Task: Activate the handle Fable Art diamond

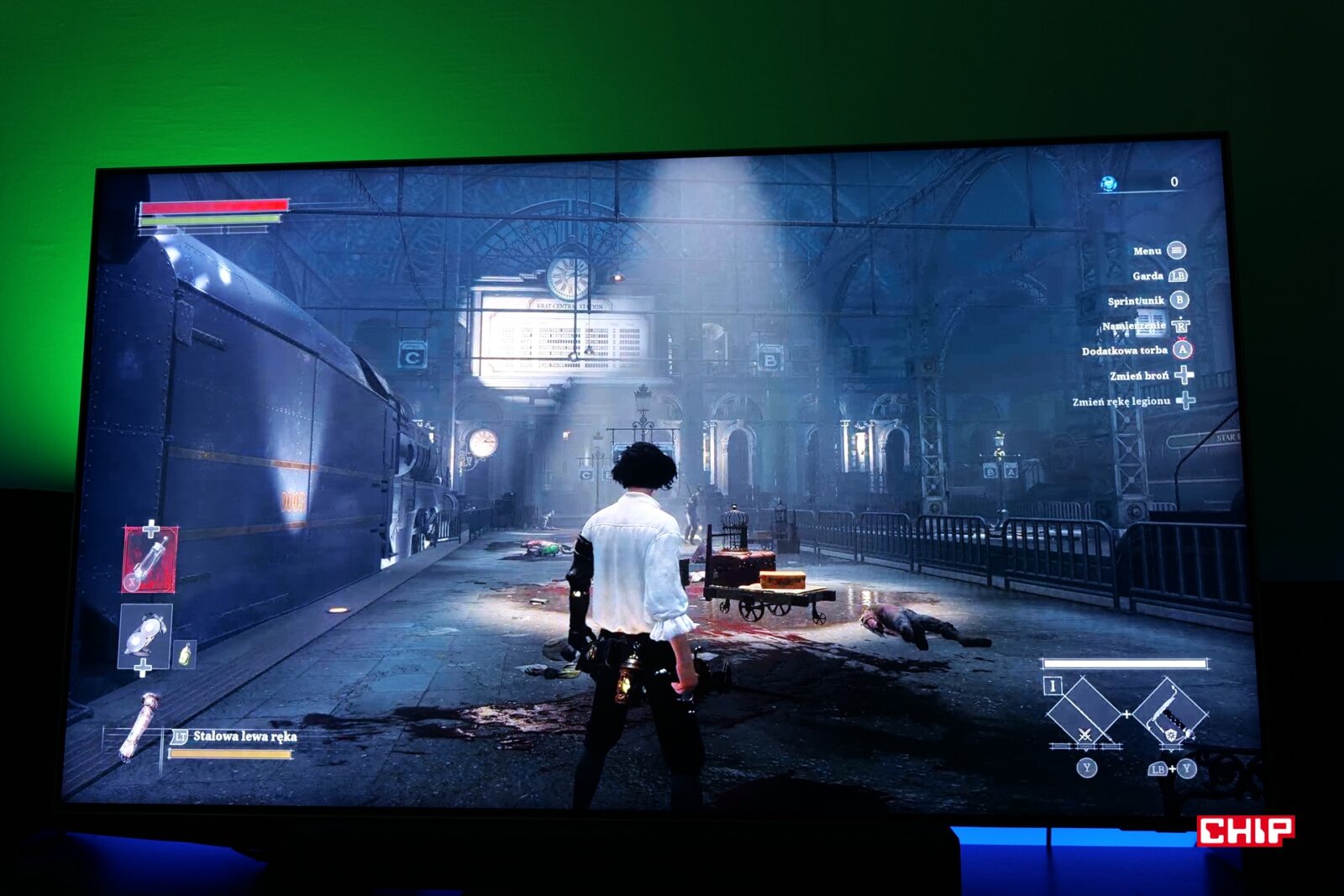Action: coord(1169,715)
